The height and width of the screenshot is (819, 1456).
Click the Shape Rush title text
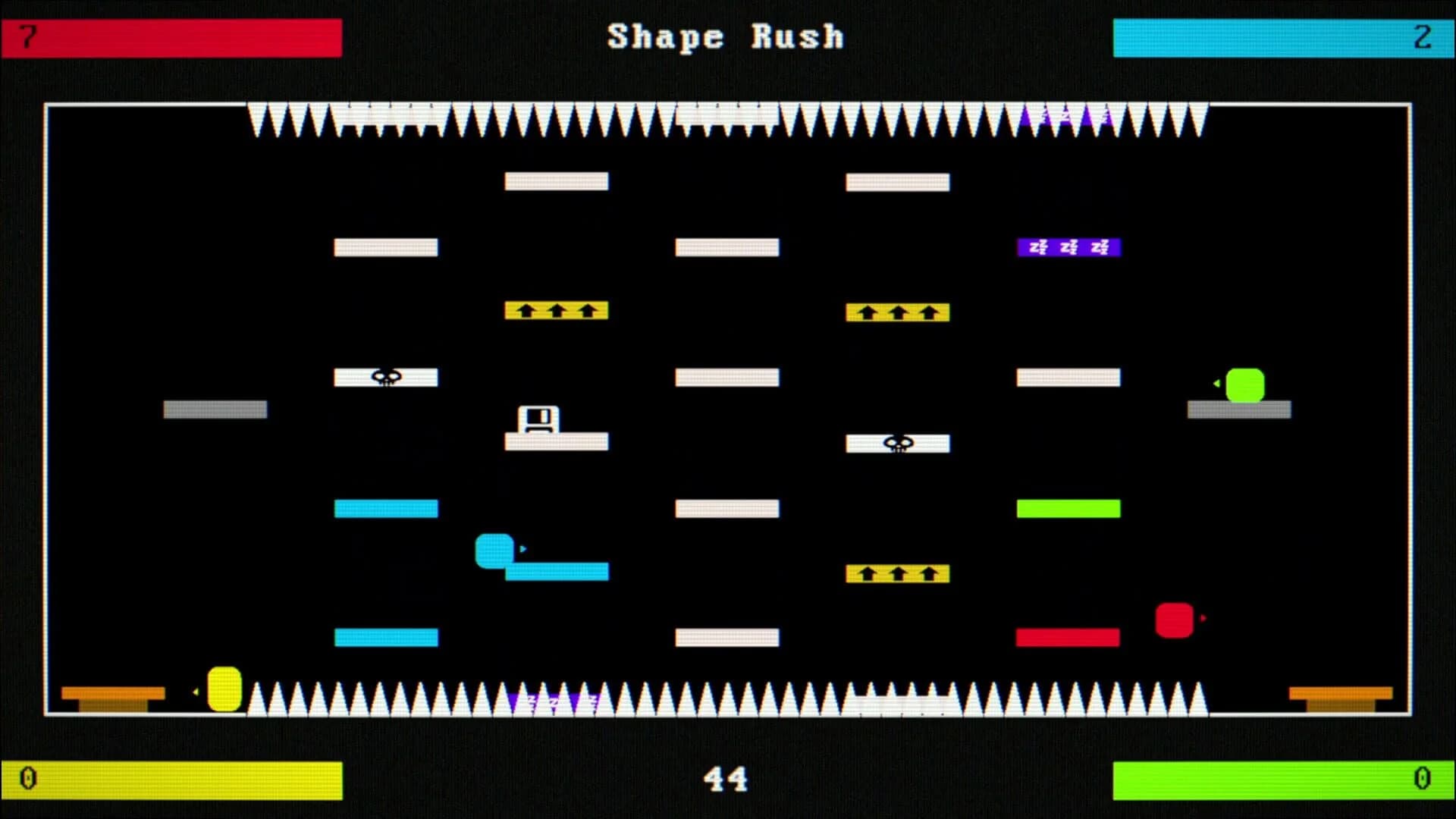pyautogui.click(x=725, y=36)
